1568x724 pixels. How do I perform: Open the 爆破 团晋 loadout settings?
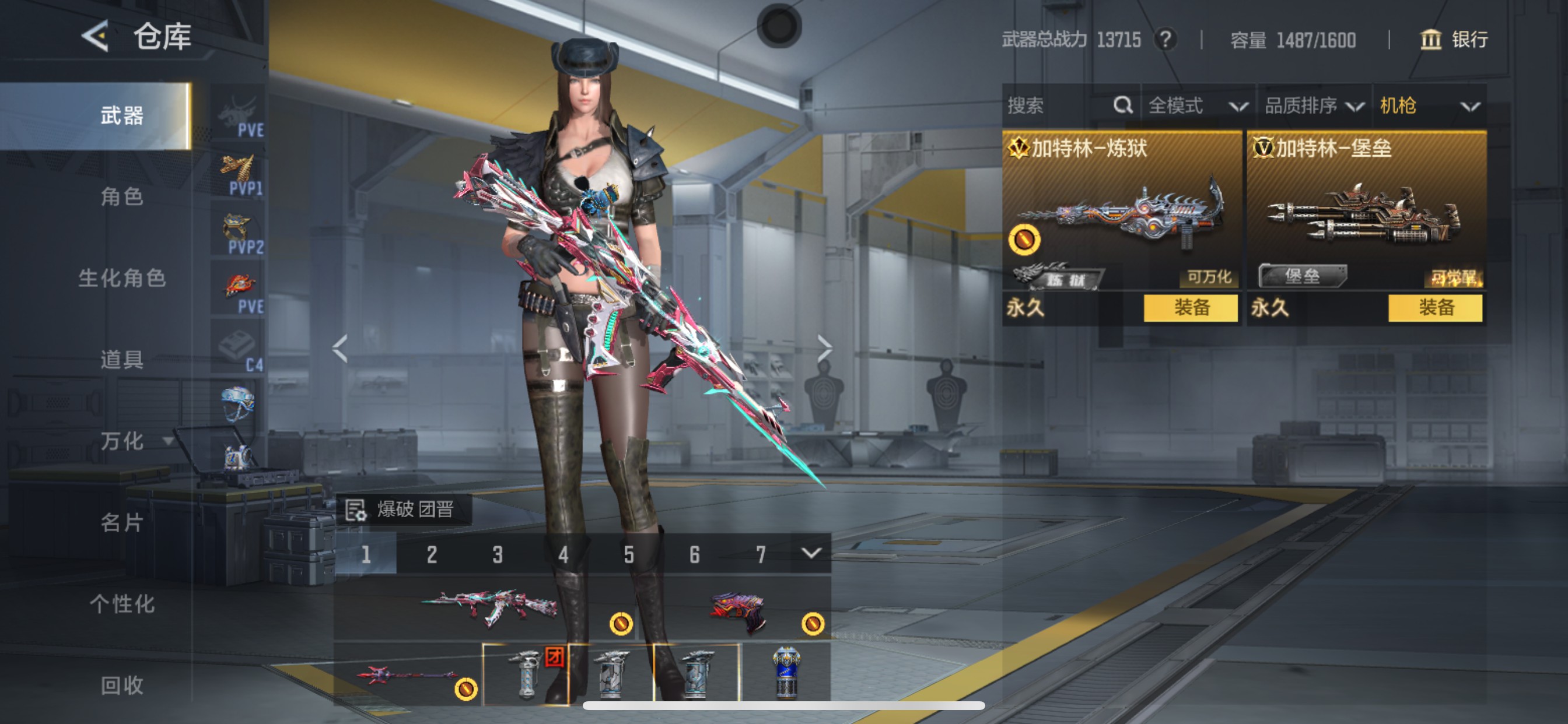coord(402,509)
